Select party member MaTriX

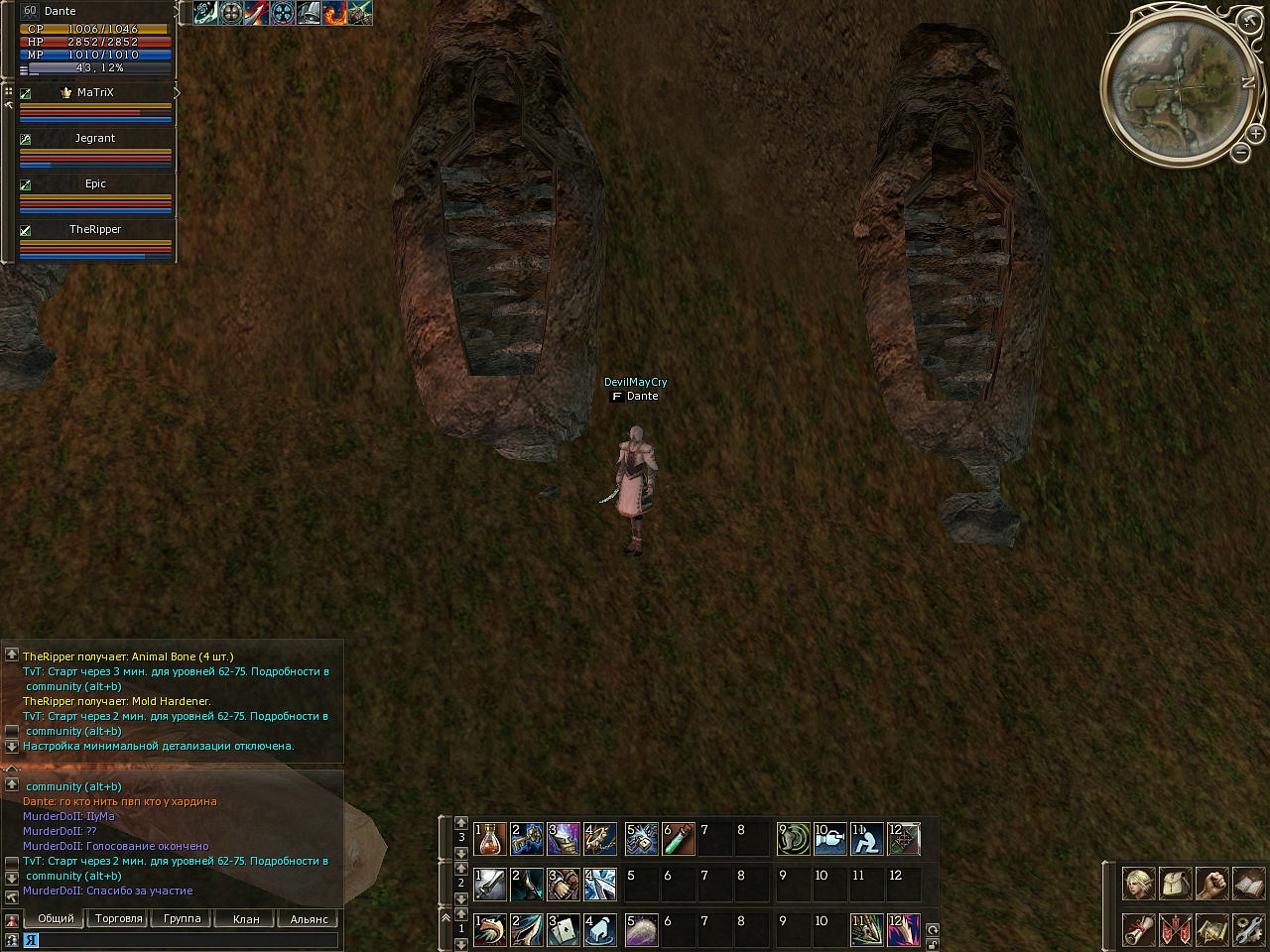95,93
